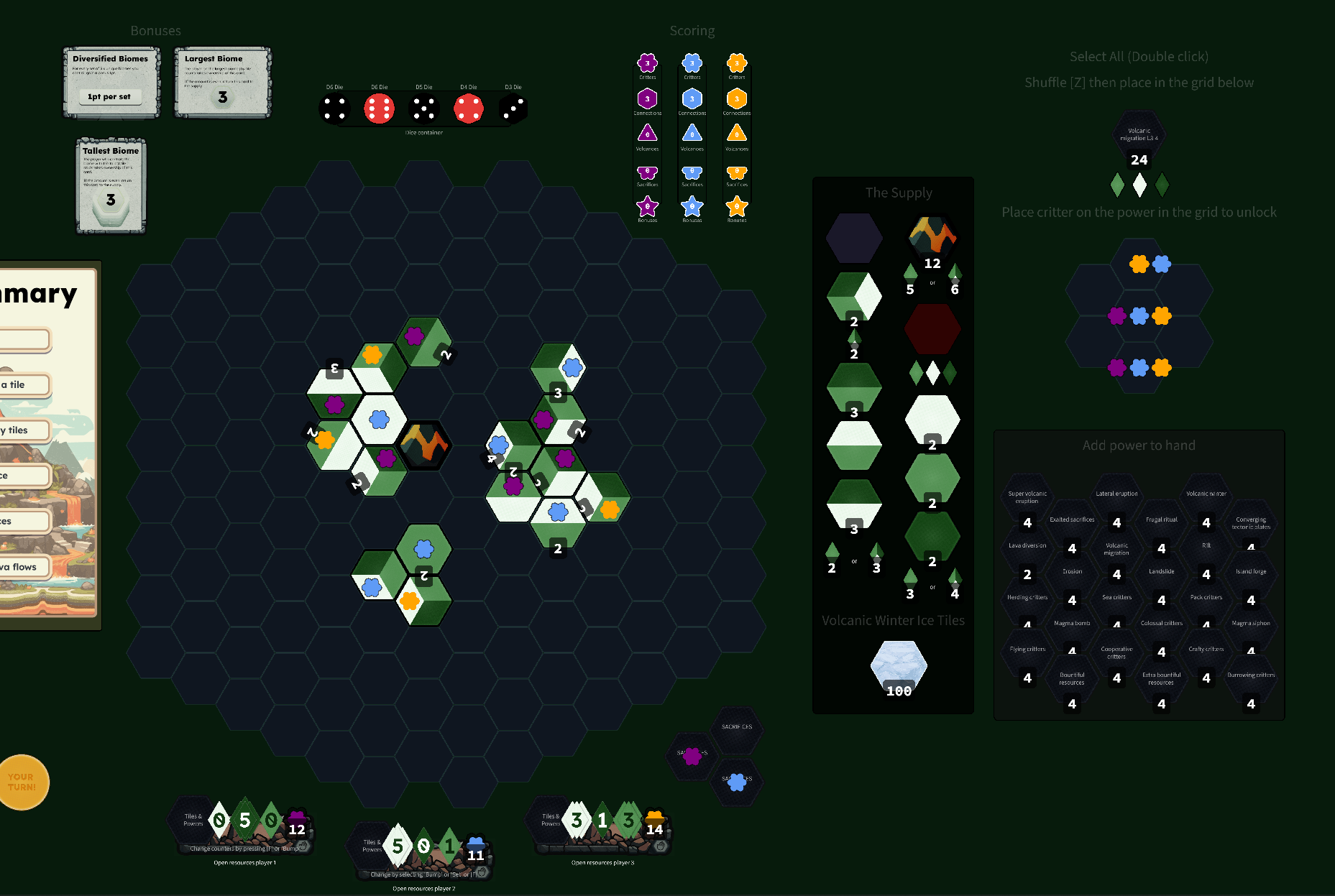Select the orange Bonuses star in the Scoring column
The image size is (1335, 896).
click(x=736, y=207)
